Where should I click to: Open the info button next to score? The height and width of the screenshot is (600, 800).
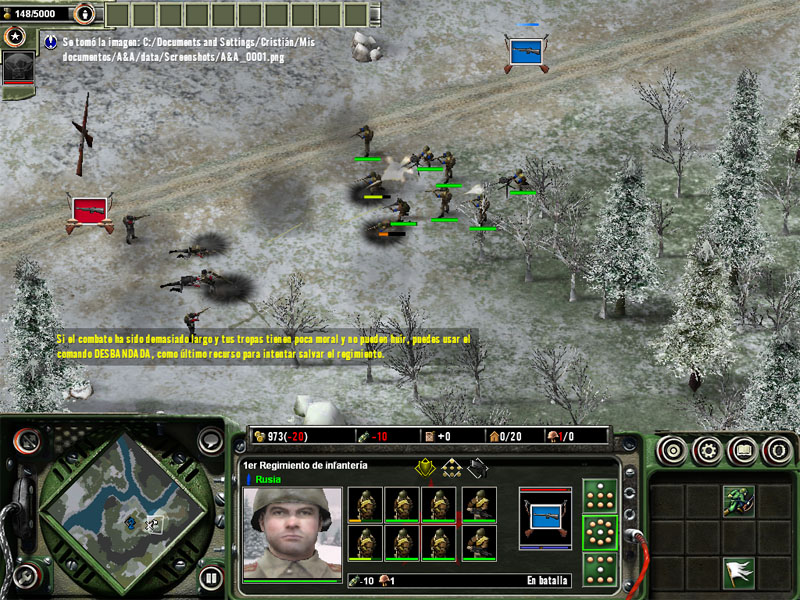[x=86, y=14]
